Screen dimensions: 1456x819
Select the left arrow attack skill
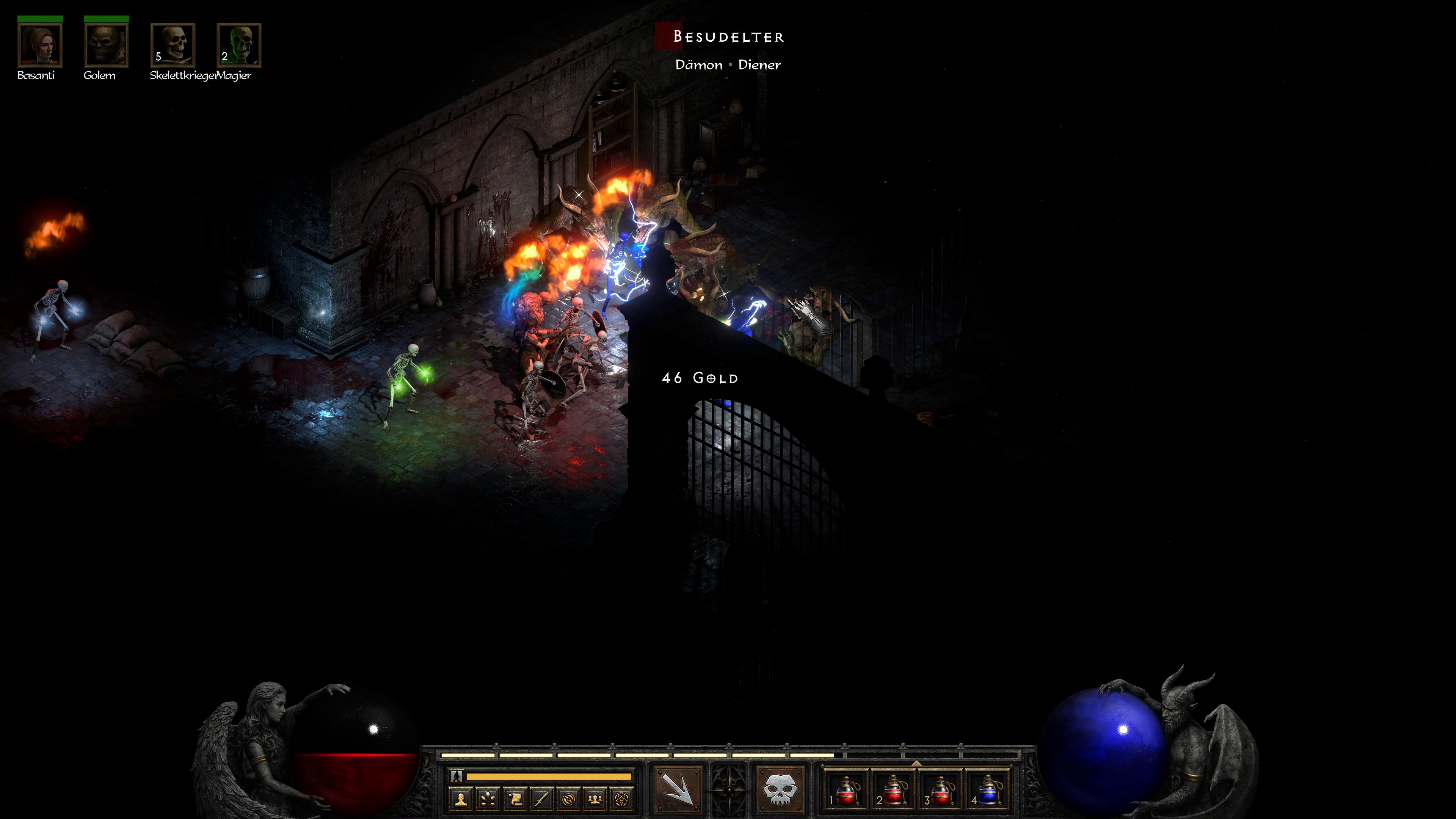678,789
